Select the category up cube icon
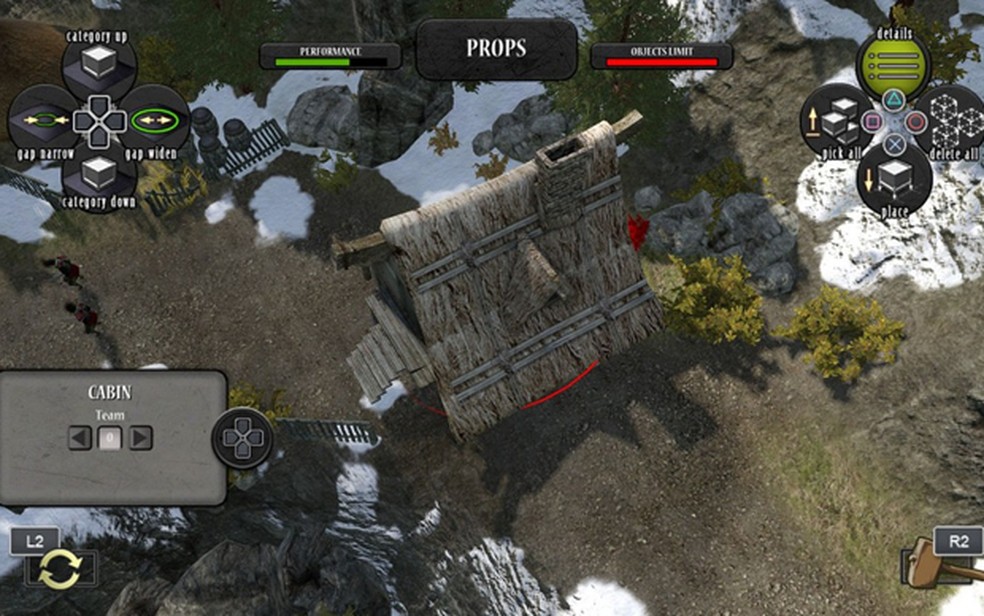 [99, 66]
